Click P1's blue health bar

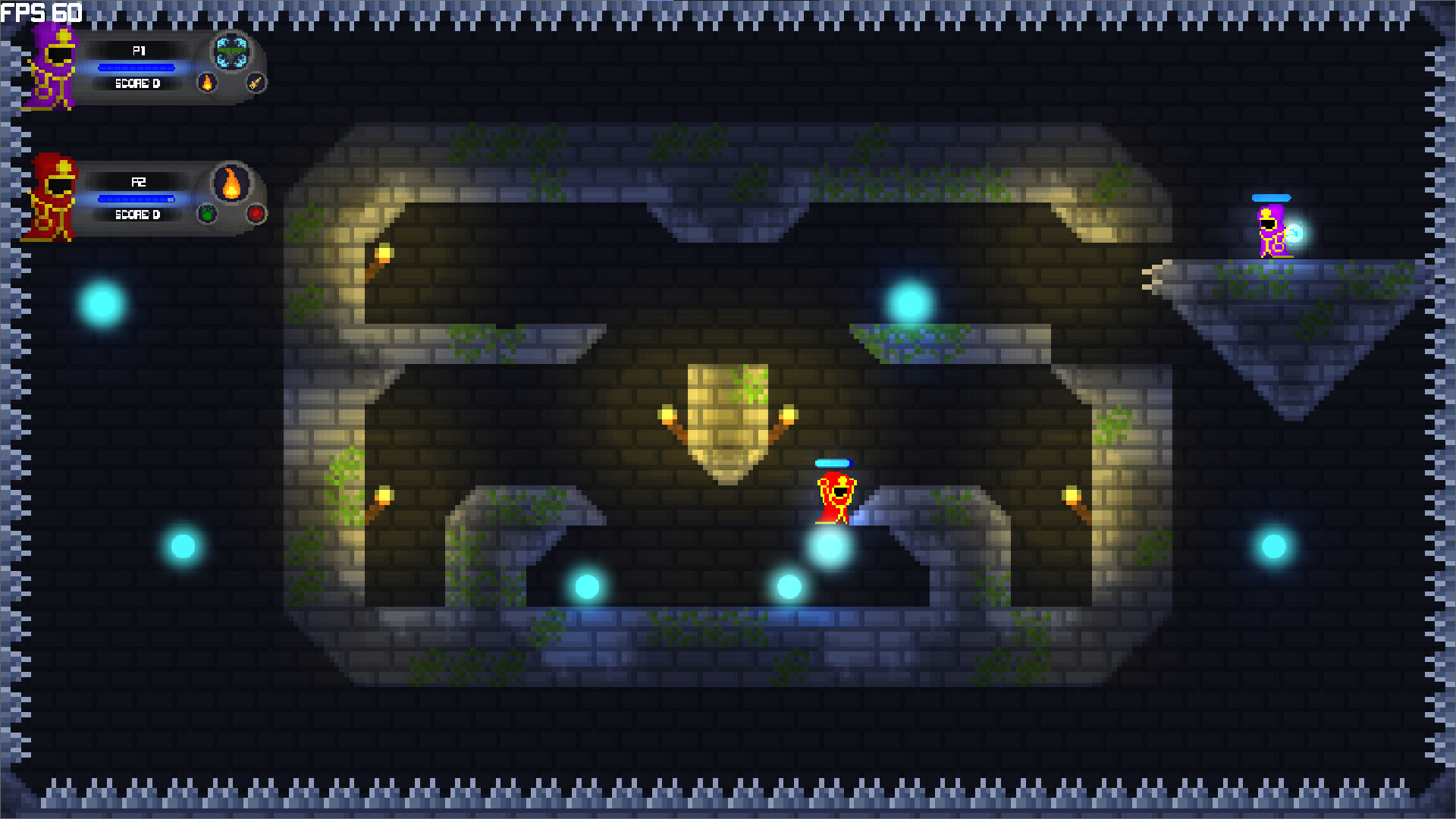point(136,67)
